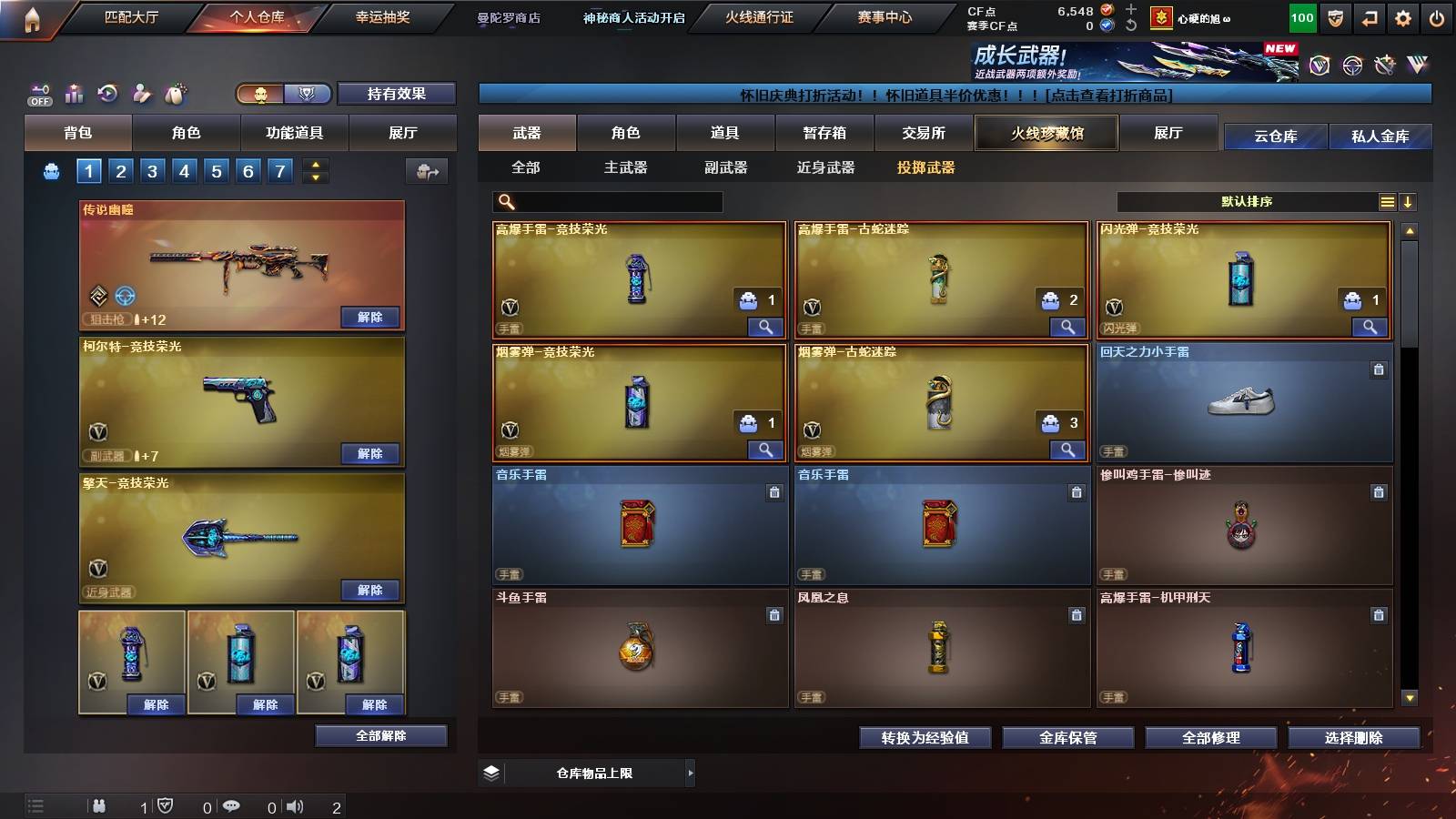Click the descending sort arrow beside 默认排序
This screenshot has height=819, width=1456.
[1410, 202]
